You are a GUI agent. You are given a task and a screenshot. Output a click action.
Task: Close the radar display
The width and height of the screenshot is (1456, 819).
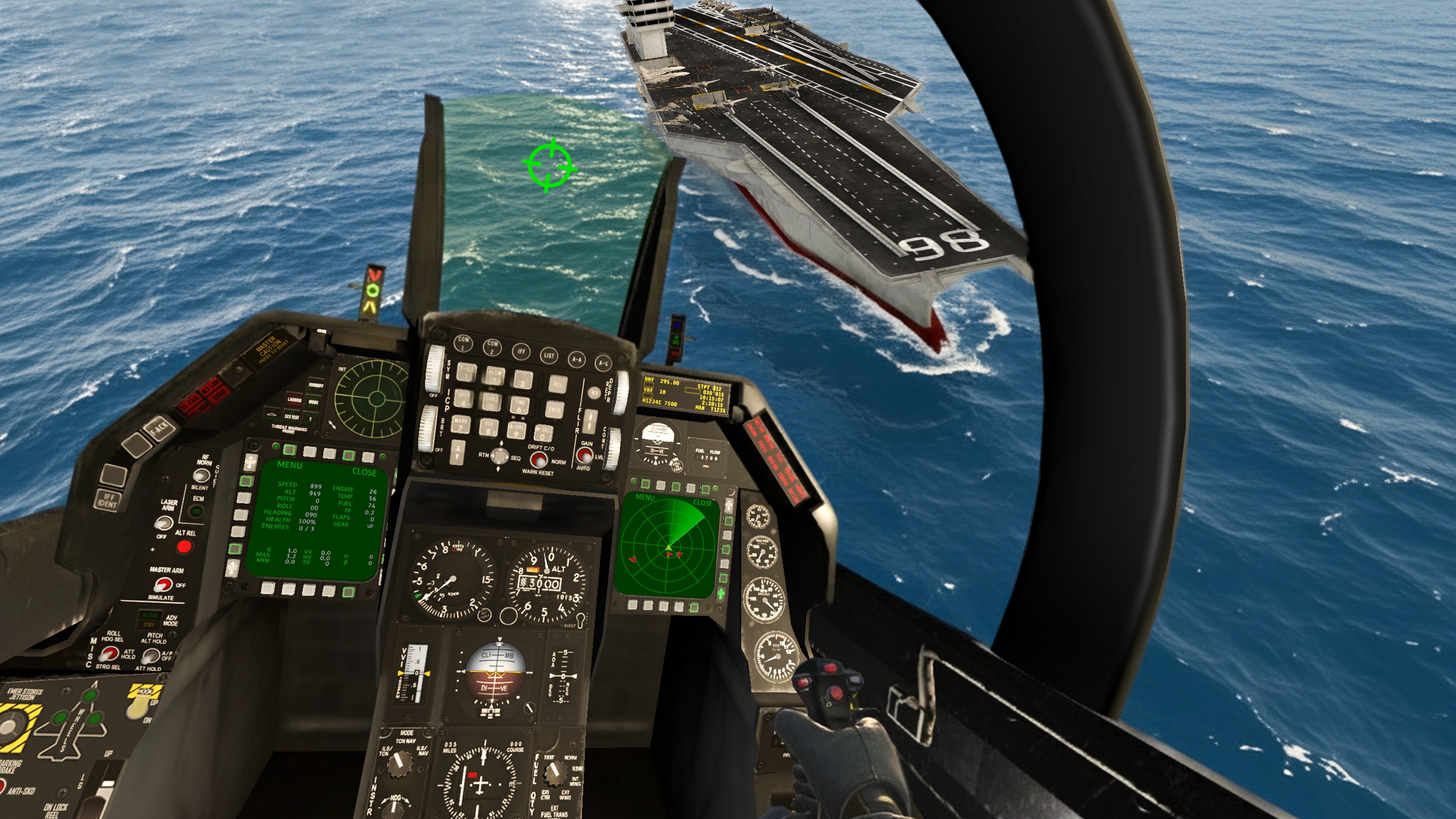tap(702, 503)
